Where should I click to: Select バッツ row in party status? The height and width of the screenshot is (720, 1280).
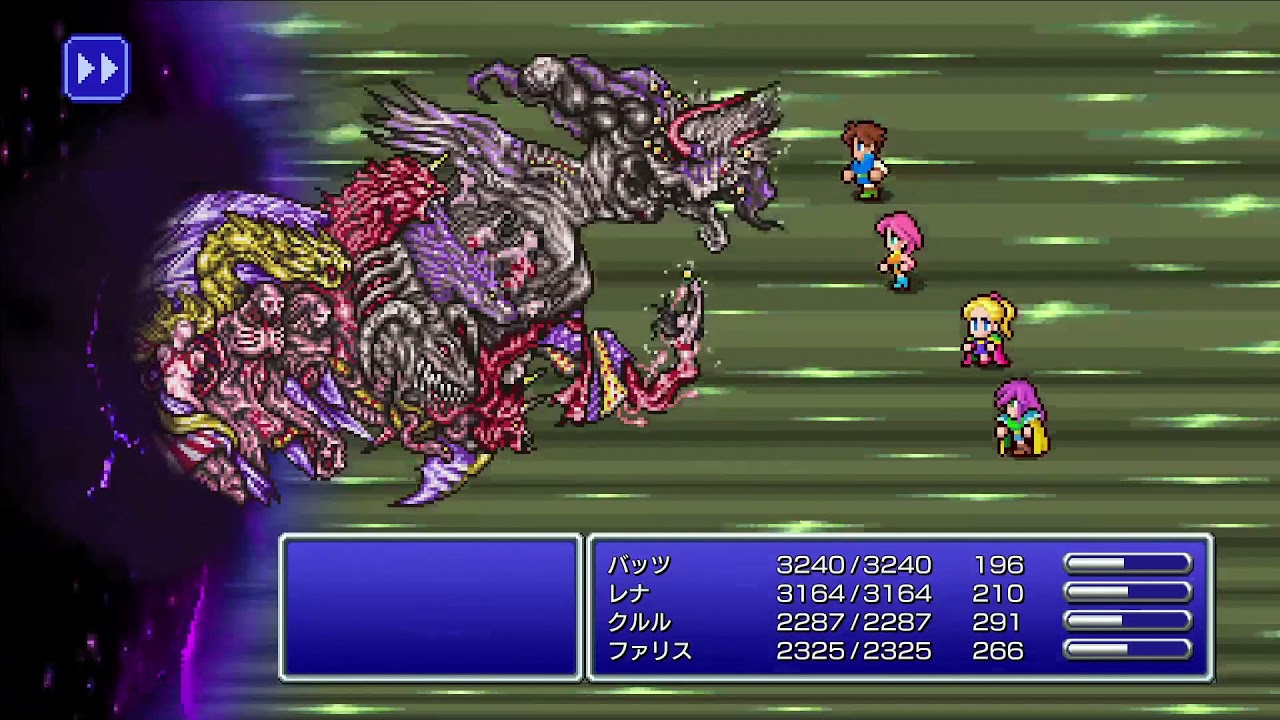click(x=640, y=565)
